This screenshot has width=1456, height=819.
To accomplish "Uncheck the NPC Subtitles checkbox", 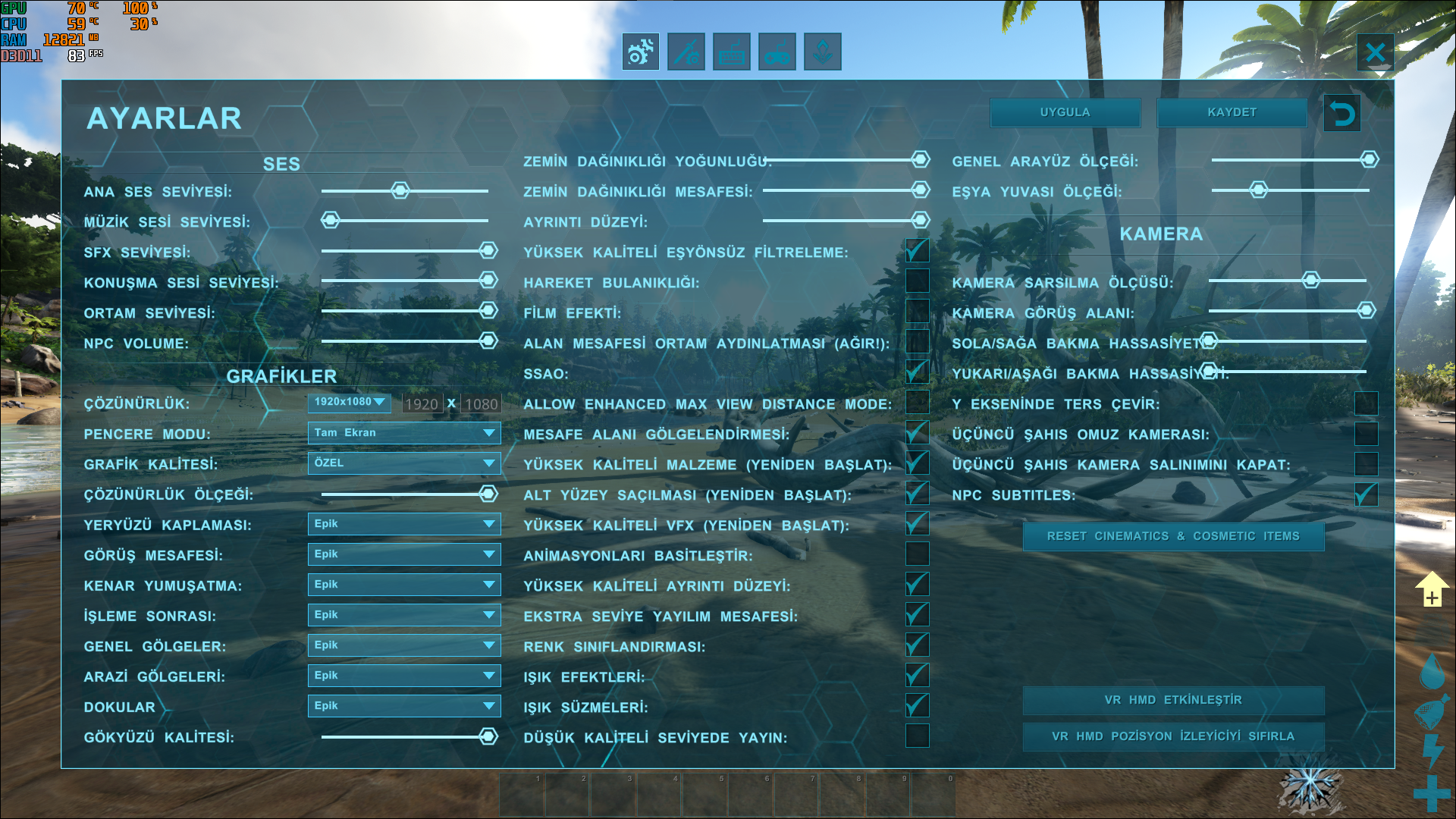I will 1365,493.
